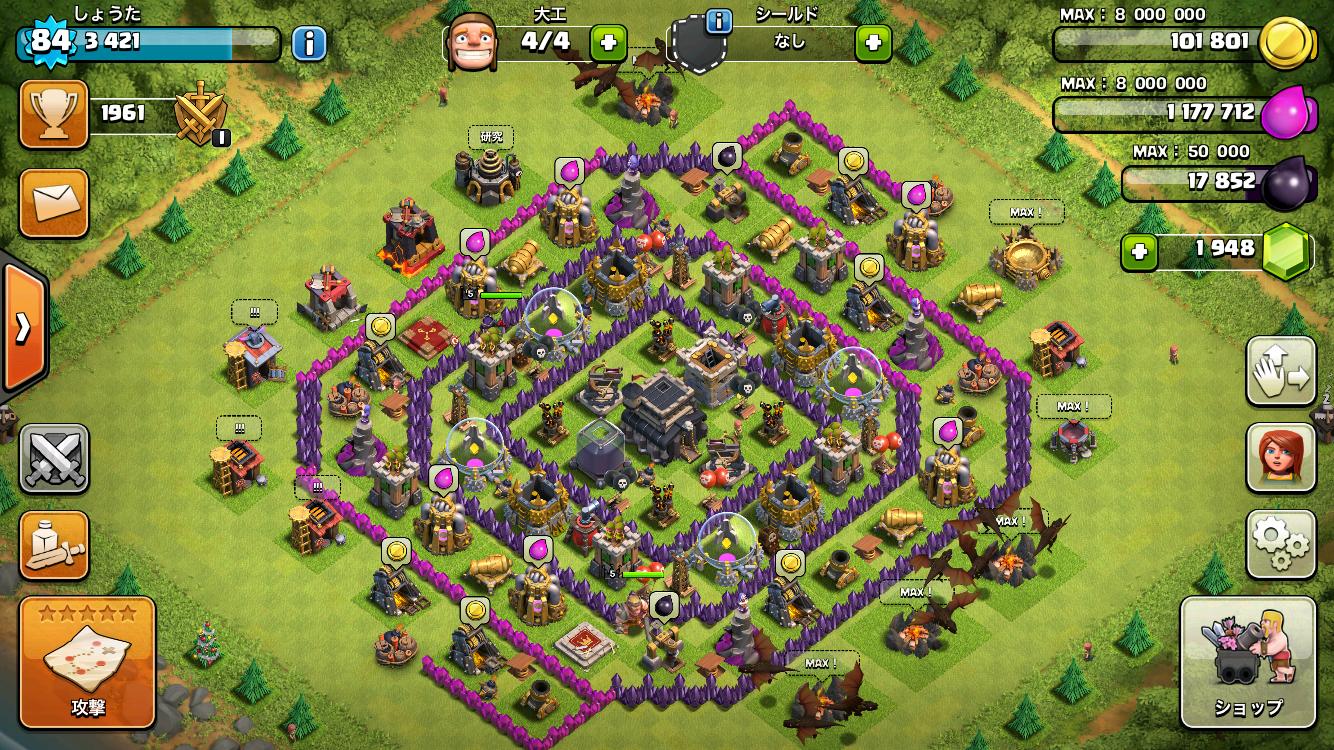Open the crossed swords battle log
This screenshot has width=1334, height=750.
pyautogui.click(x=54, y=458)
